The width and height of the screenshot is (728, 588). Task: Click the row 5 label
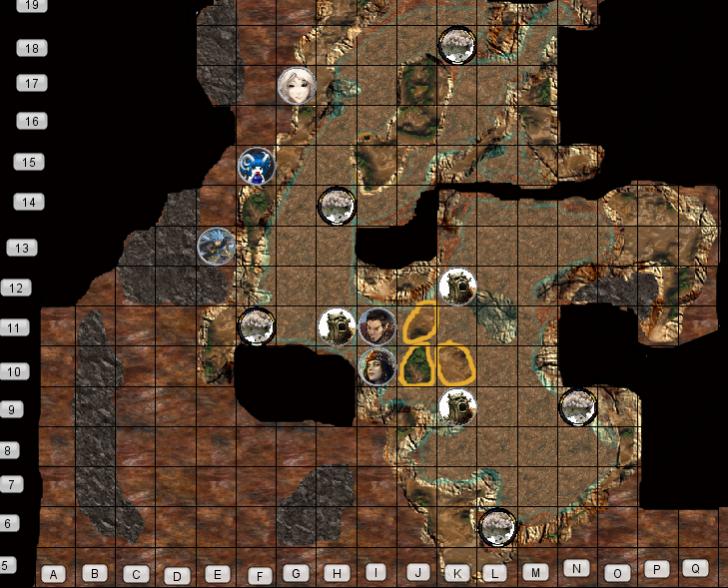[x=9, y=565]
